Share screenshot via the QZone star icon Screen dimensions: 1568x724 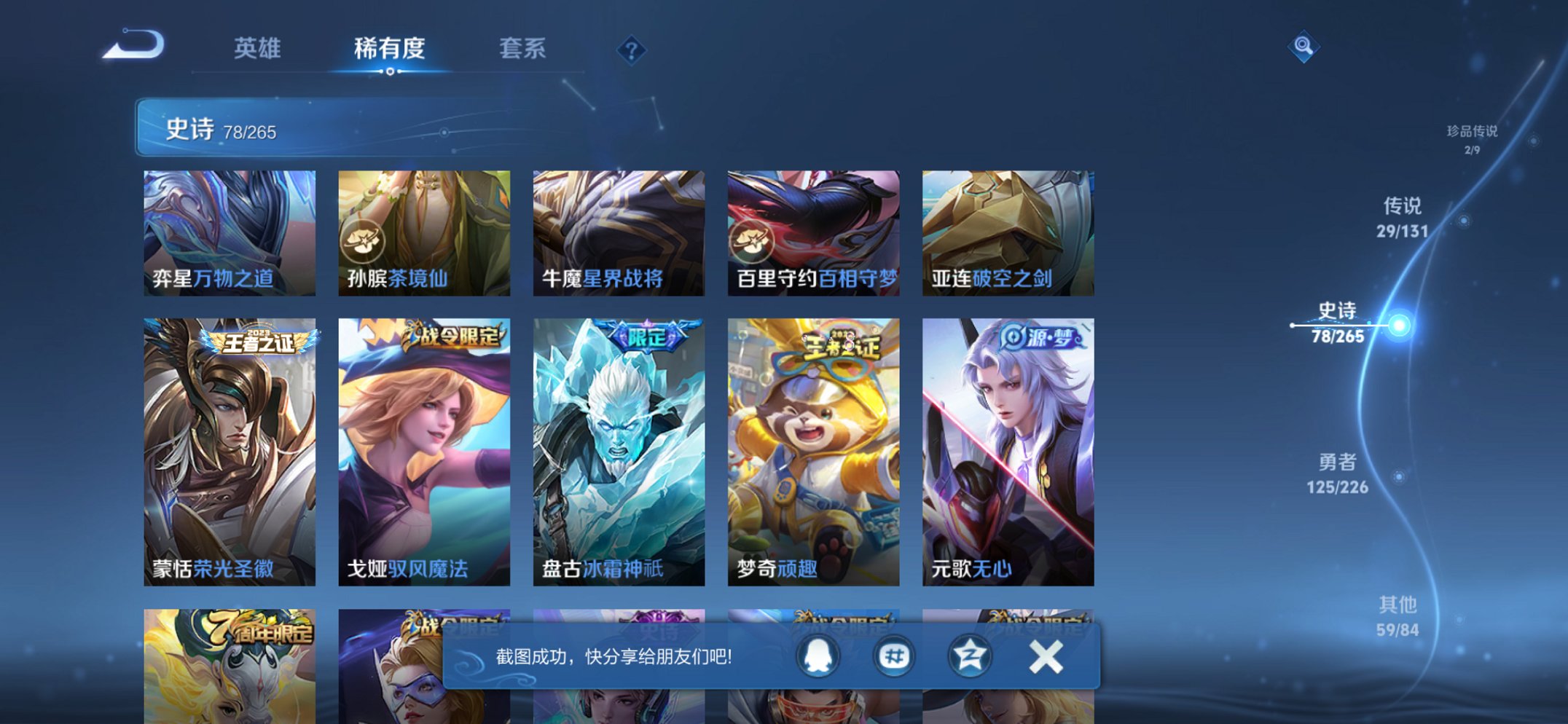coord(969,655)
